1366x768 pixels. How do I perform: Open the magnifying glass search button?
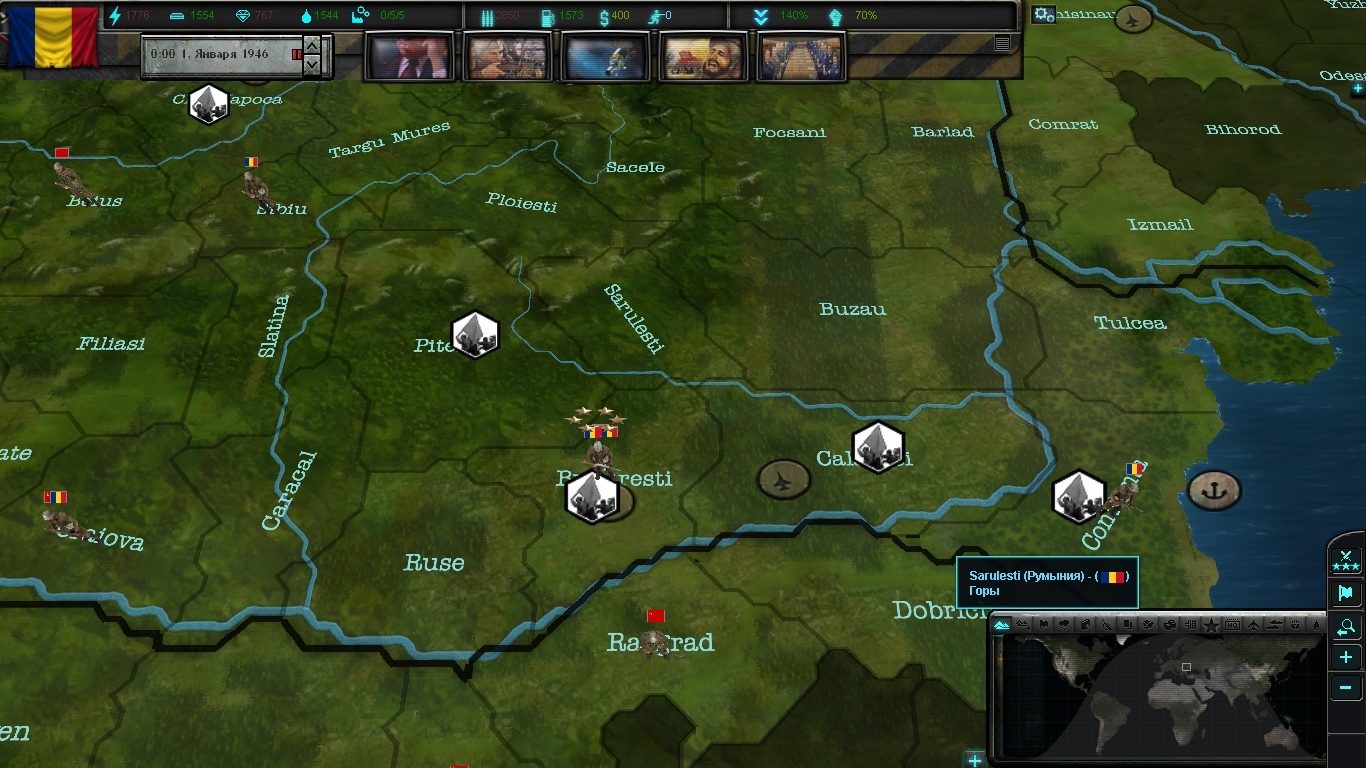1346,627
